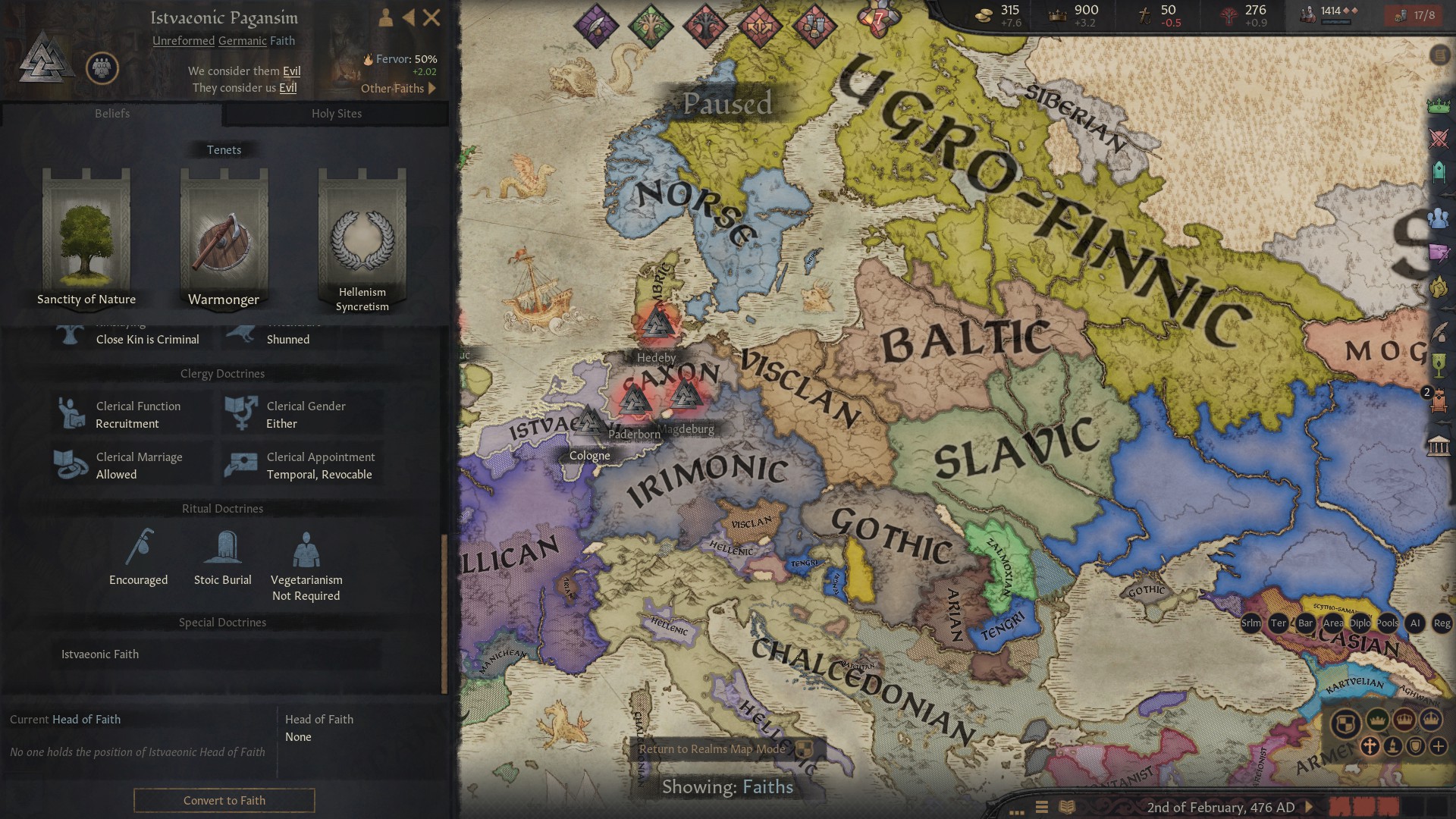
Task: Expand the triple-dot menu near the date bar
Action: point(1016,812)
